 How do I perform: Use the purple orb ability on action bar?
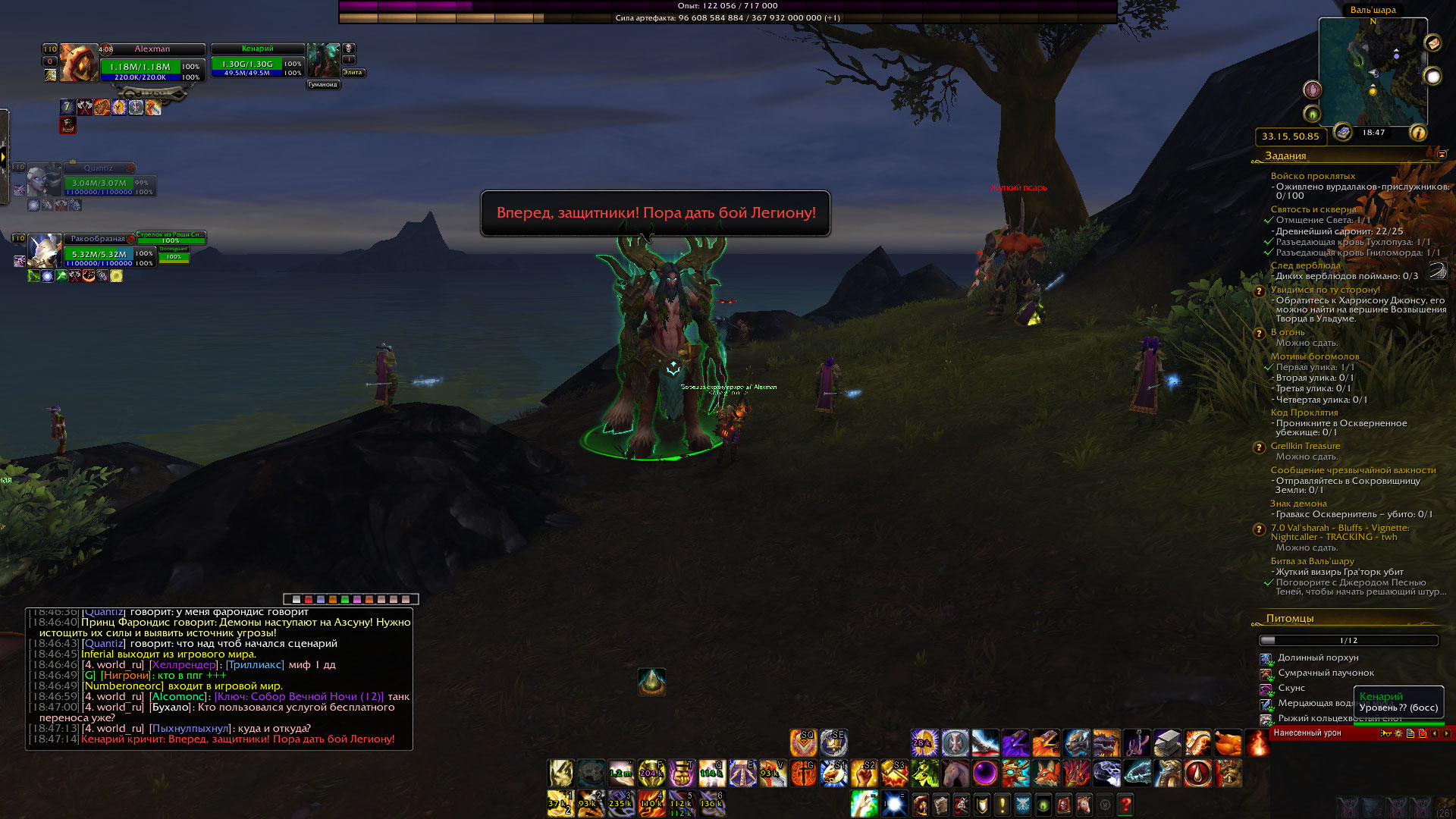[985, 773]
